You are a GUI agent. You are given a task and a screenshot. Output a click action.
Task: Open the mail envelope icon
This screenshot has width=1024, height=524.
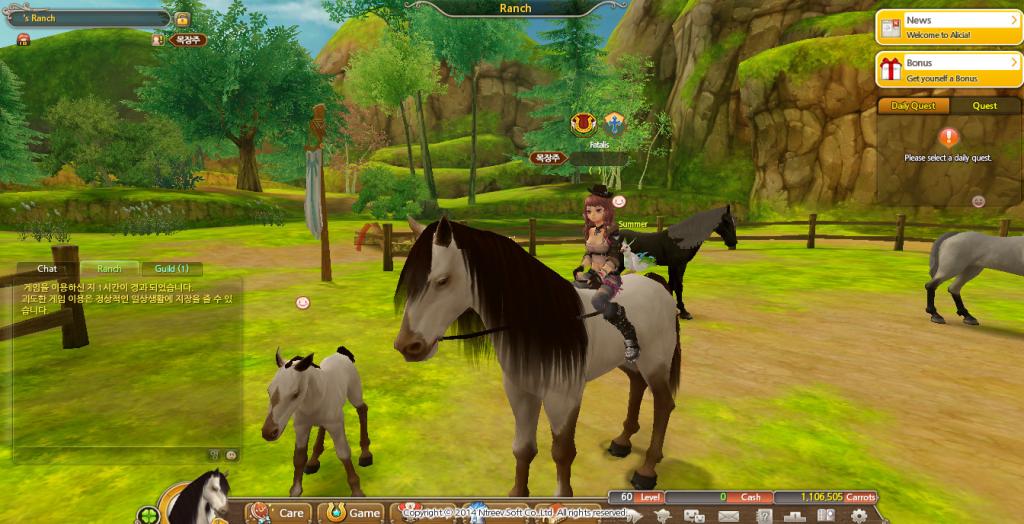click(x=727, y=516)
